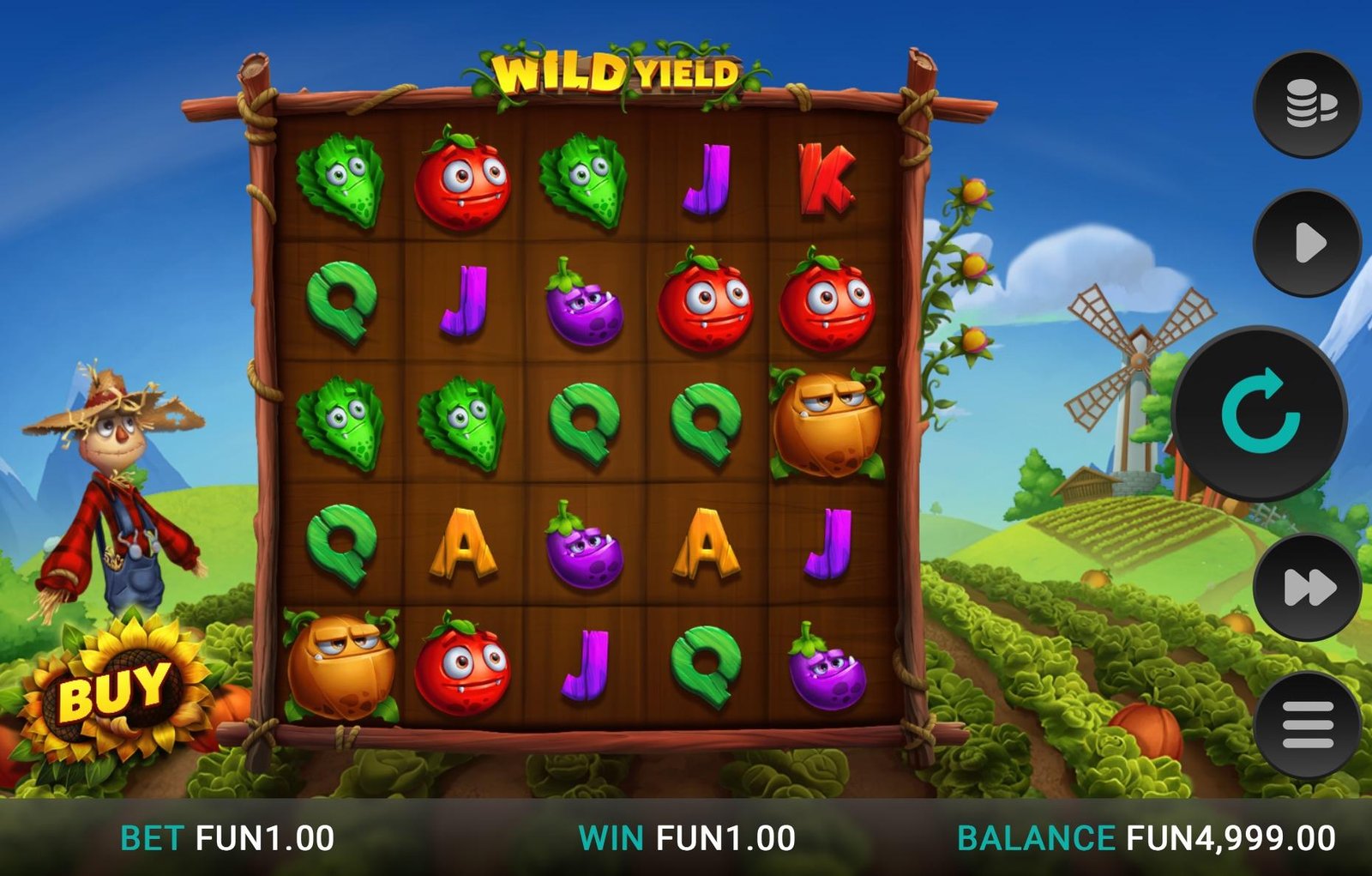This screenshot has width=1372, height=876.
Task: Toggle turbo mode with the fast-forward button
Action: point(1308,588)
